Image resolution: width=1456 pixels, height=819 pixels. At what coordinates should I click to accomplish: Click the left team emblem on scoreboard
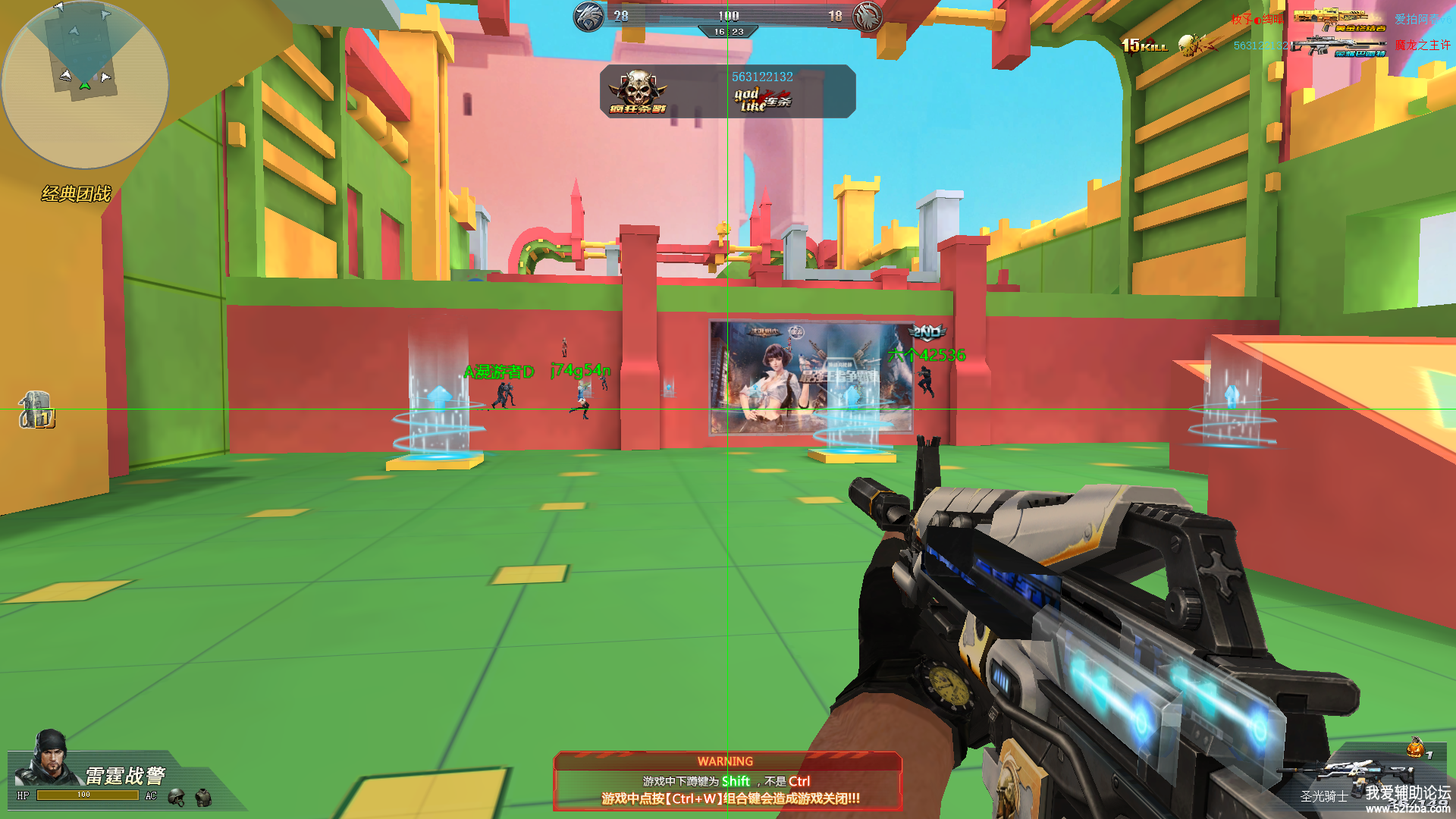point(588,17)
